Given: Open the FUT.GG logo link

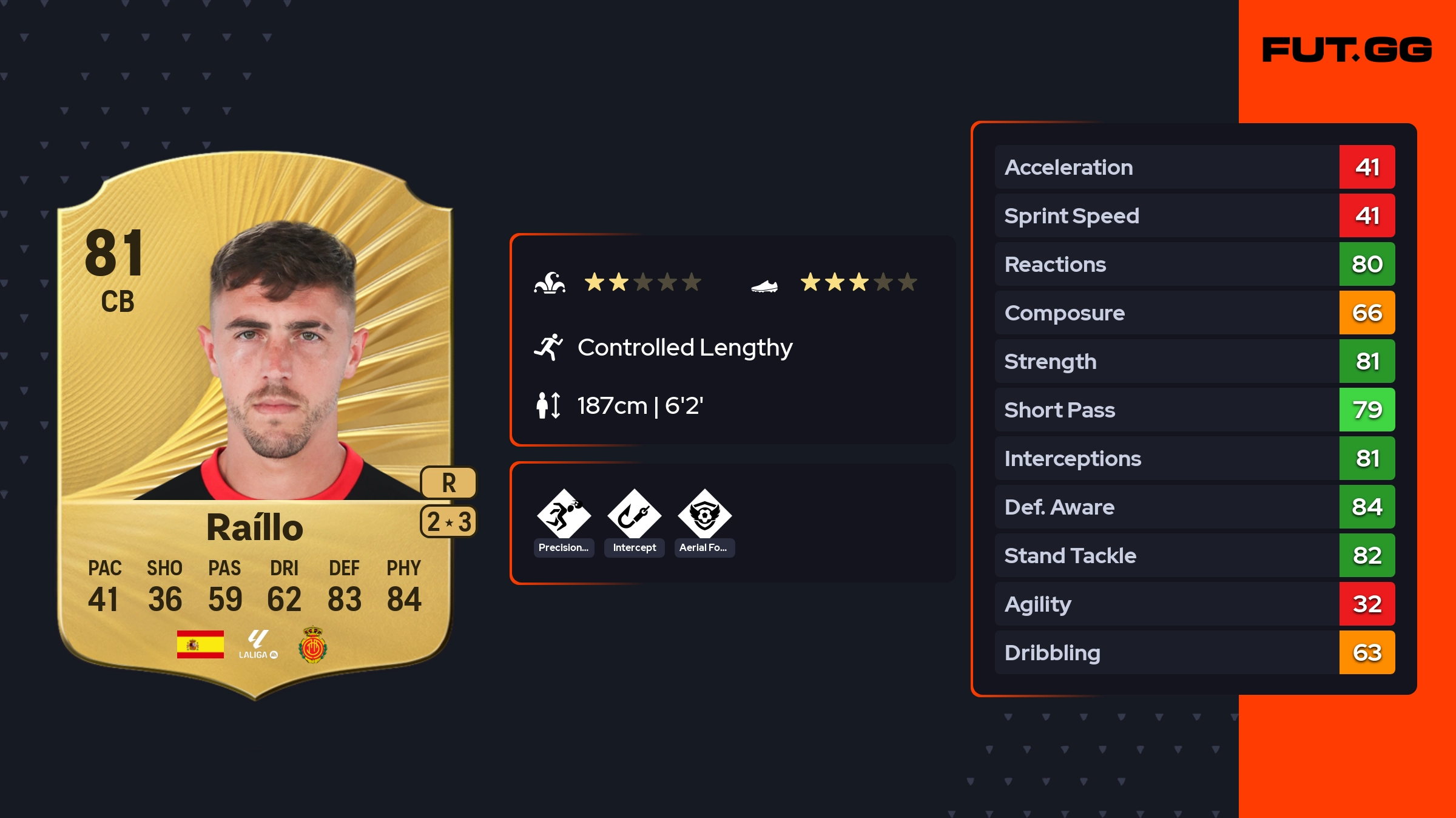Looking at the screenshot, I should (x=1347, y=50).
